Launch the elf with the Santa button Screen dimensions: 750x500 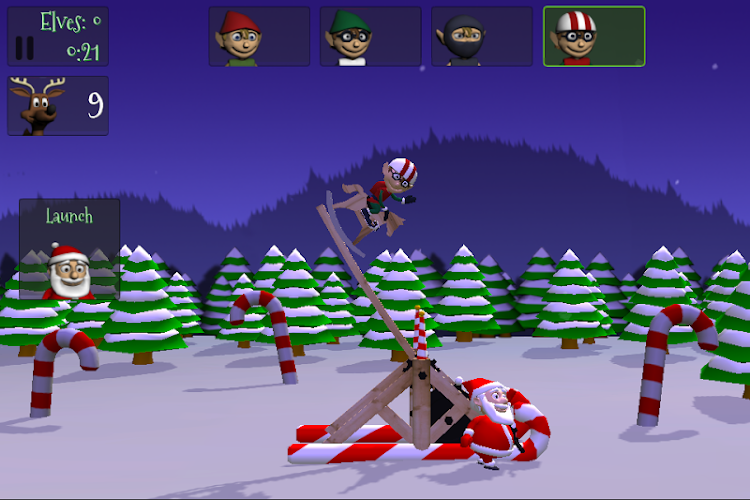click(x=69, y=250)
